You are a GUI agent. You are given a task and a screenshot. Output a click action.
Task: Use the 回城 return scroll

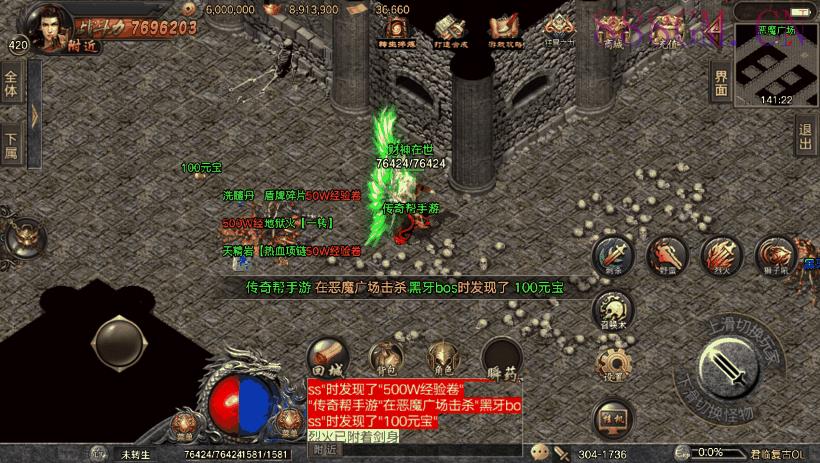[x=326, y=354]
